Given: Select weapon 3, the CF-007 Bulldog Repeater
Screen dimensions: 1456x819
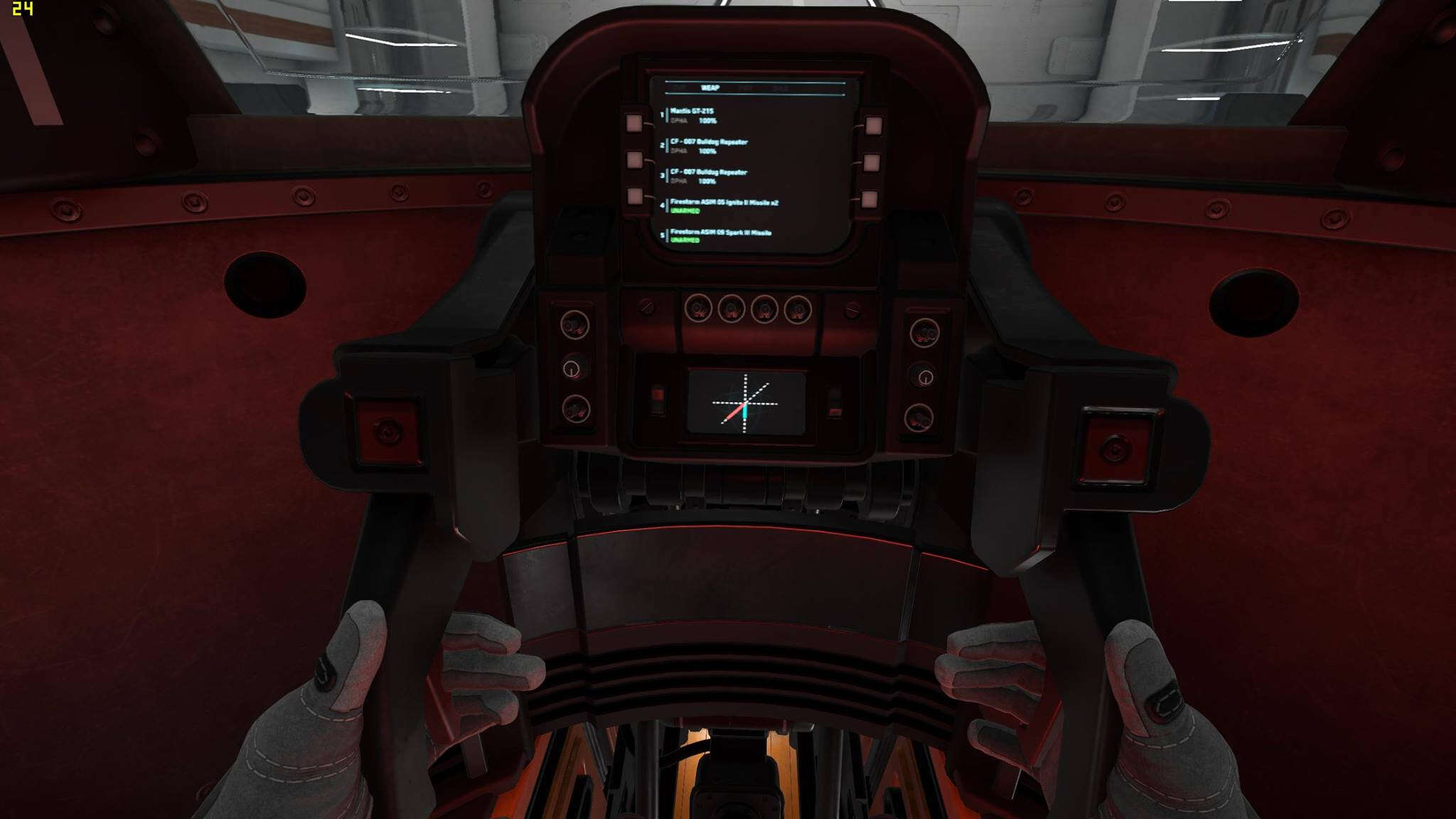Looking at the screenshot, I should 708,172.
